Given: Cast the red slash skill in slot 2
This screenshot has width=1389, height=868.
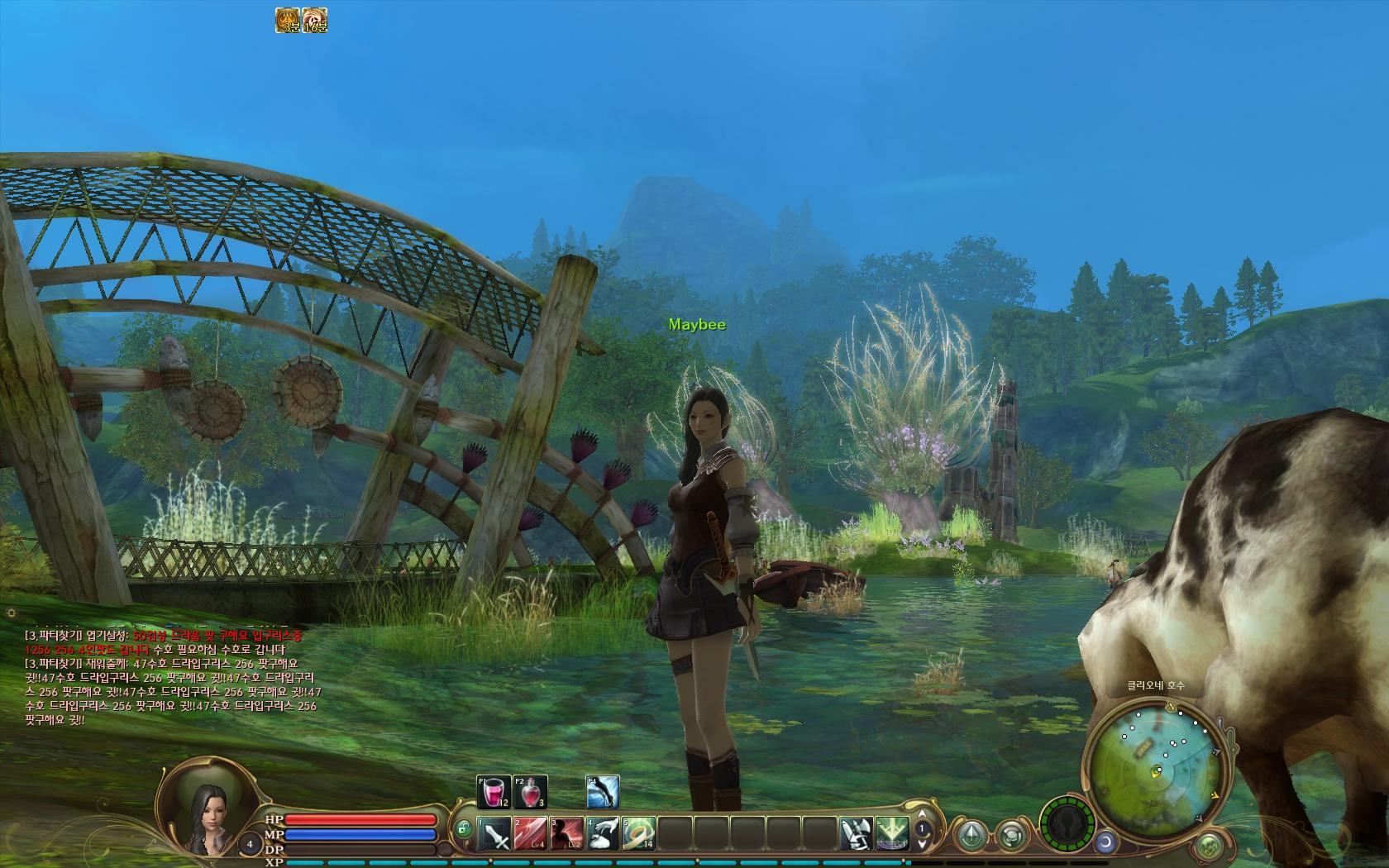Looking at the screenshot, I should tap(530, 833).
